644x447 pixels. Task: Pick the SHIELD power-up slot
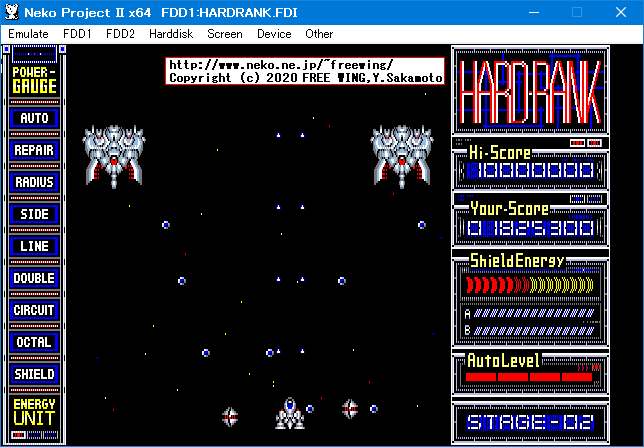pos(34,375)
